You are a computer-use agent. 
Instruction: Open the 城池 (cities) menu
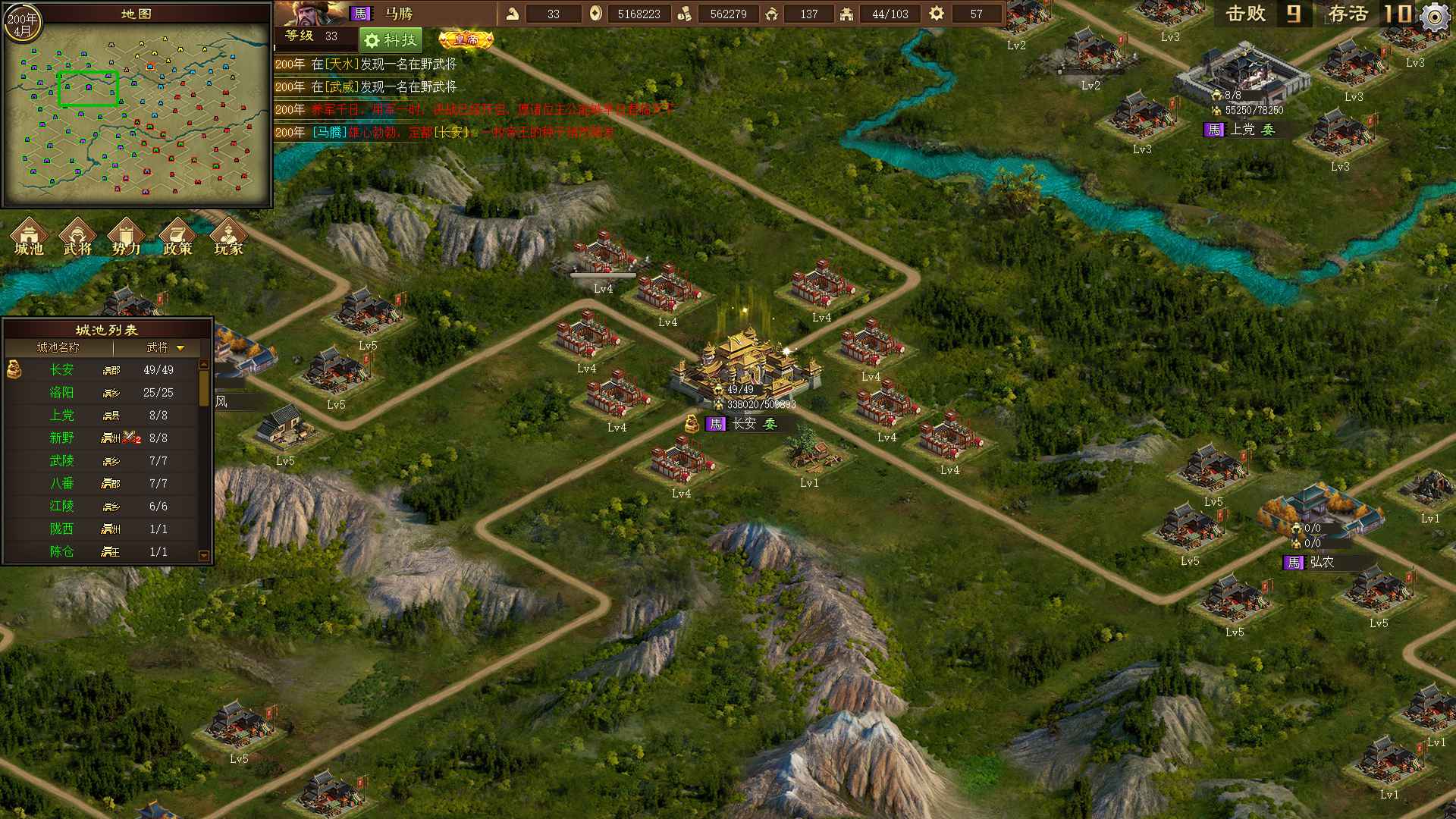point(29,237)
